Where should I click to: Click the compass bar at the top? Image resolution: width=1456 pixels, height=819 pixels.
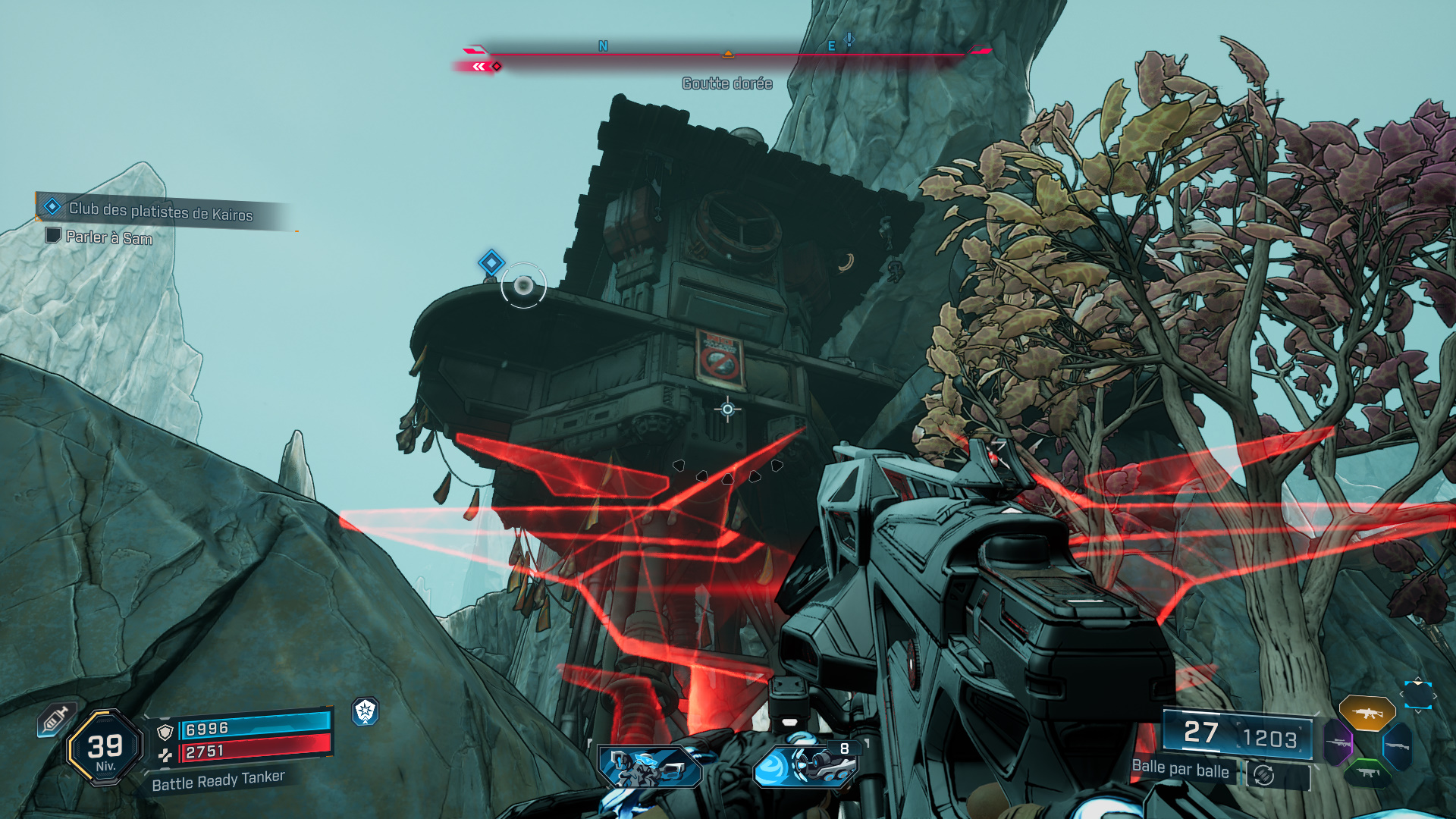pyautogui.click(x=727, y=54)
